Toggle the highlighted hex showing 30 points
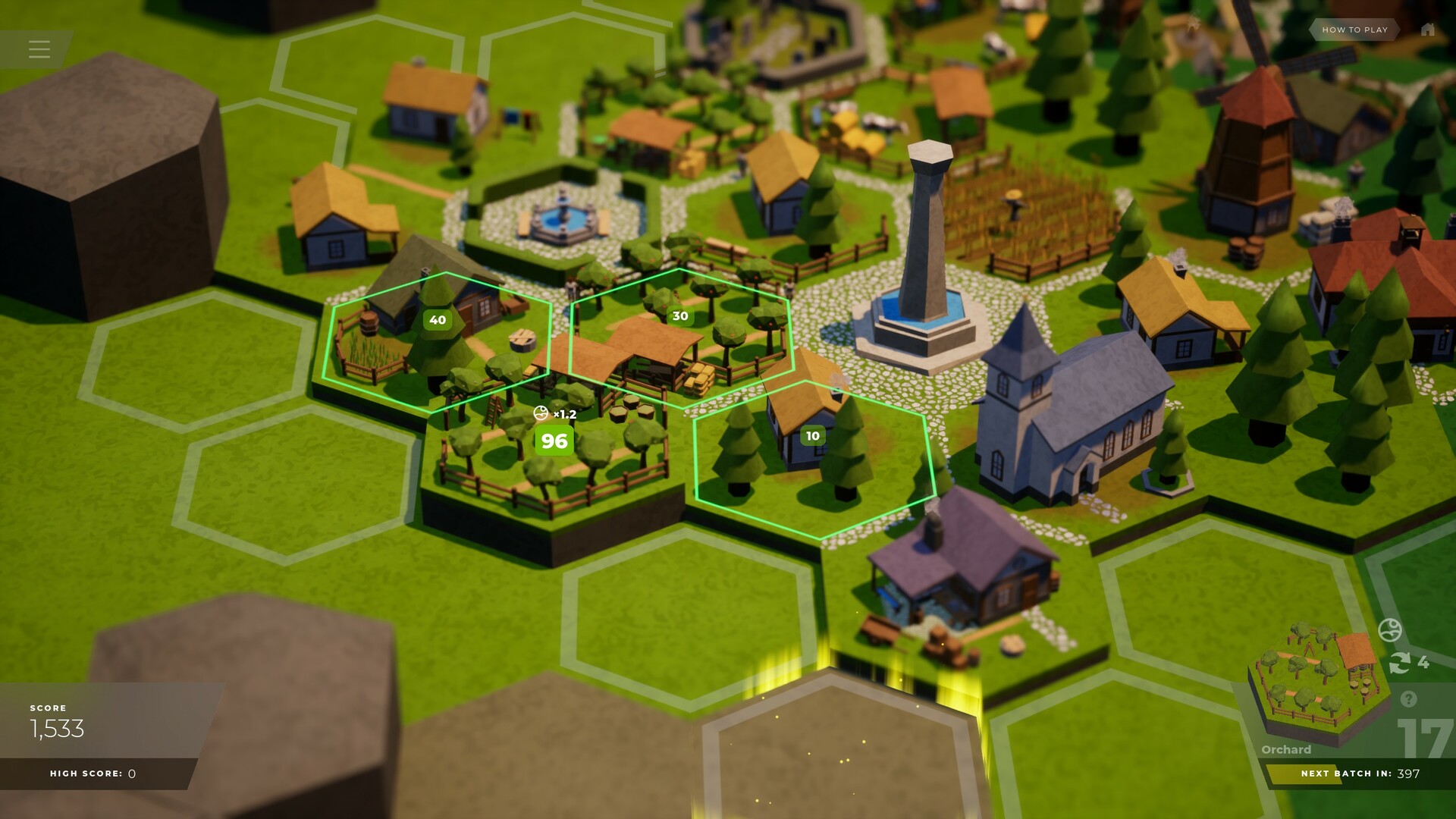 (679, 315)
